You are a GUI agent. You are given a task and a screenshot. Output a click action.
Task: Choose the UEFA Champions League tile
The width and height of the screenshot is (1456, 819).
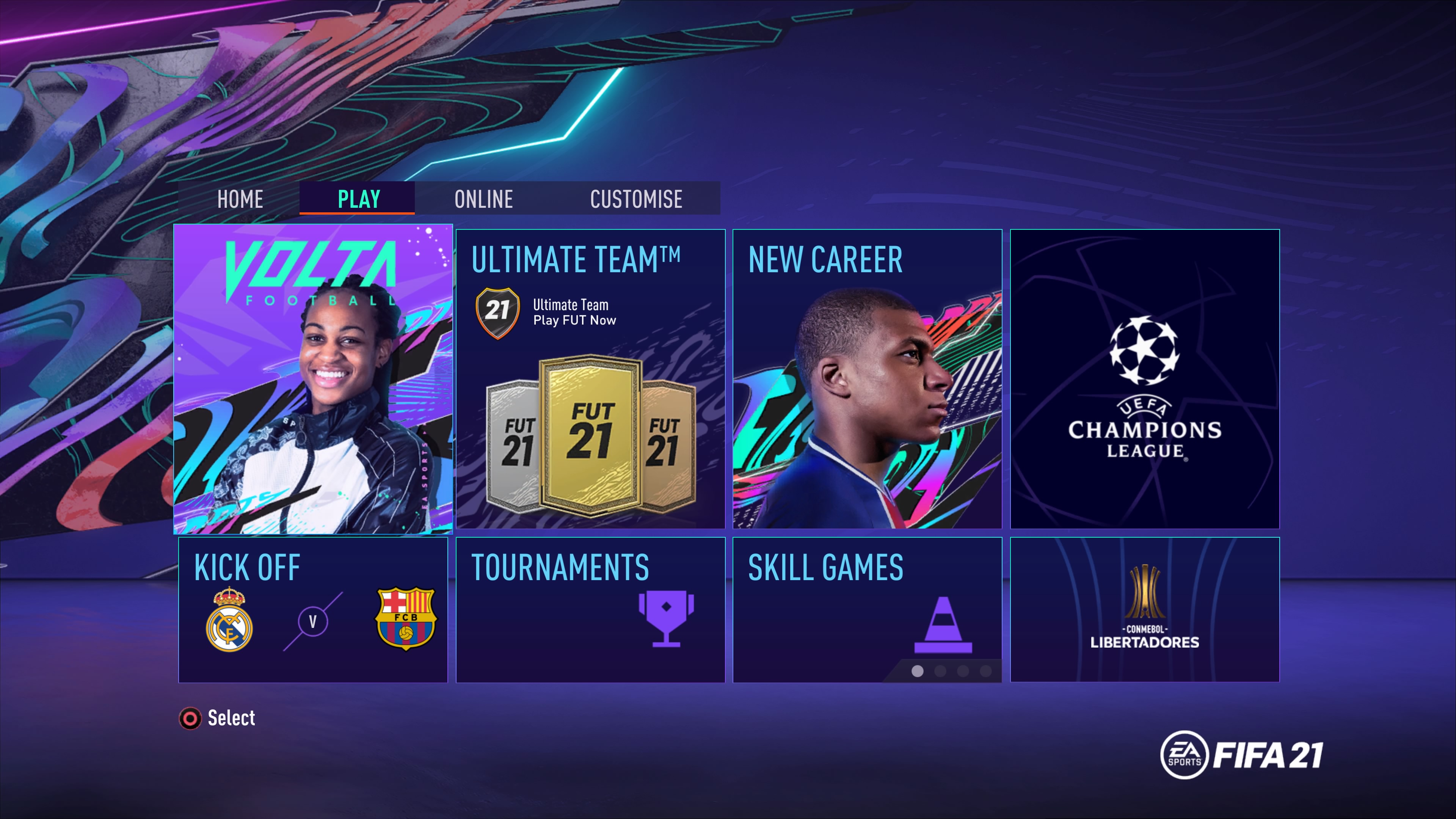pos(1145,379)
